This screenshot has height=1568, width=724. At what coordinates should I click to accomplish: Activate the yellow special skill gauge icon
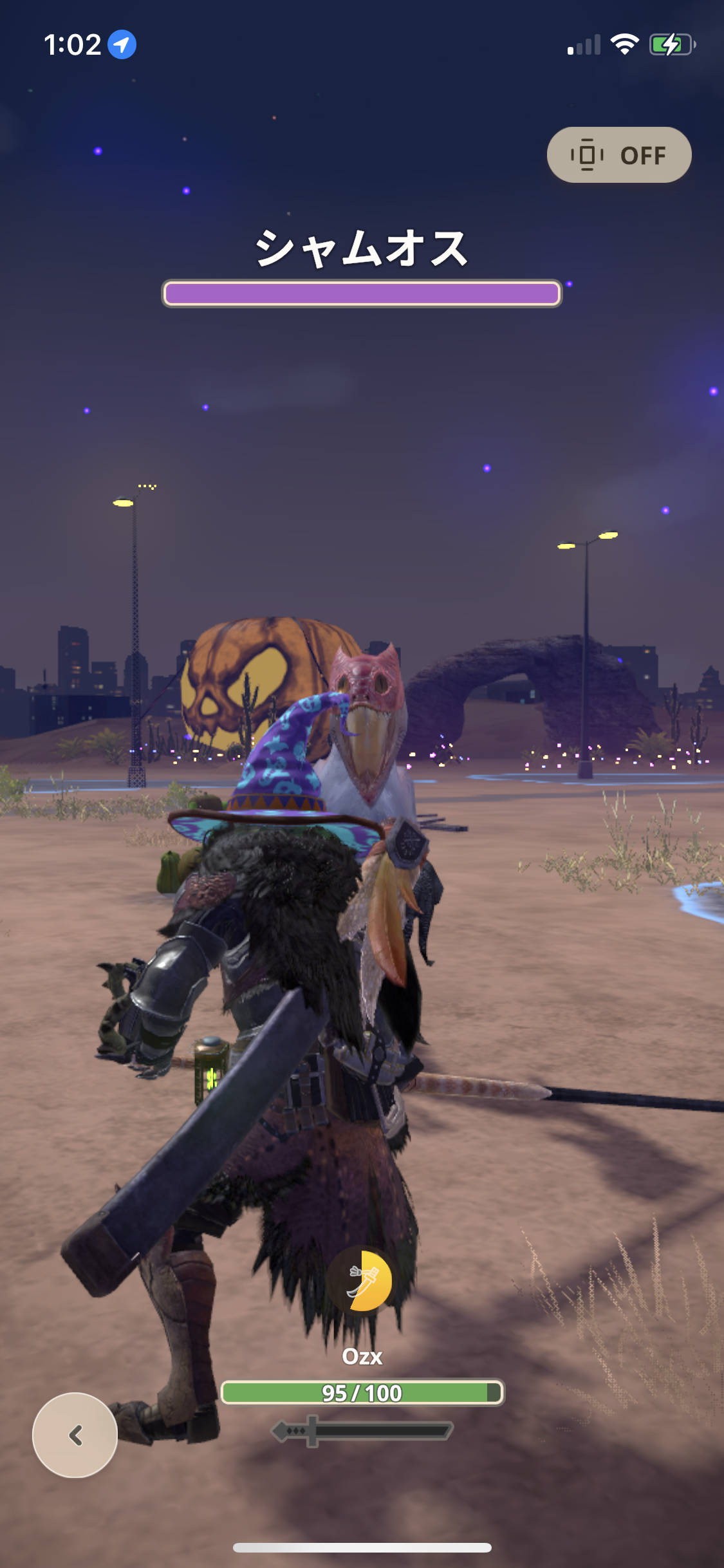362,1281
